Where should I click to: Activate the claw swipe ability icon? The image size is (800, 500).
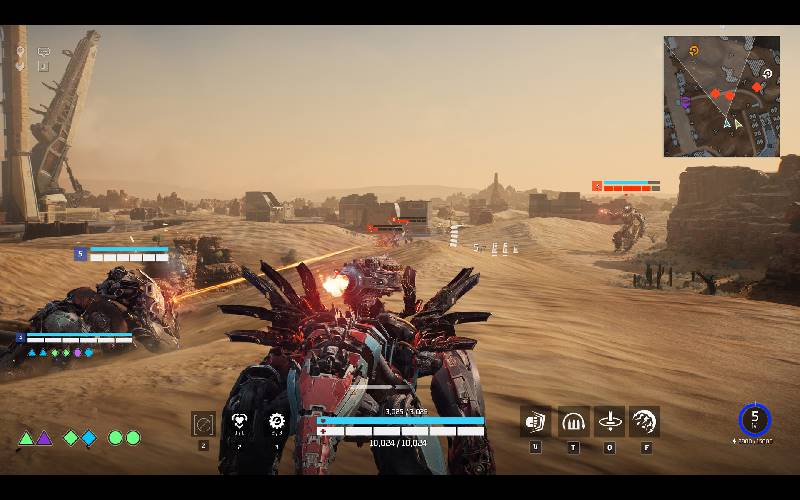click(x=645, y=421)
